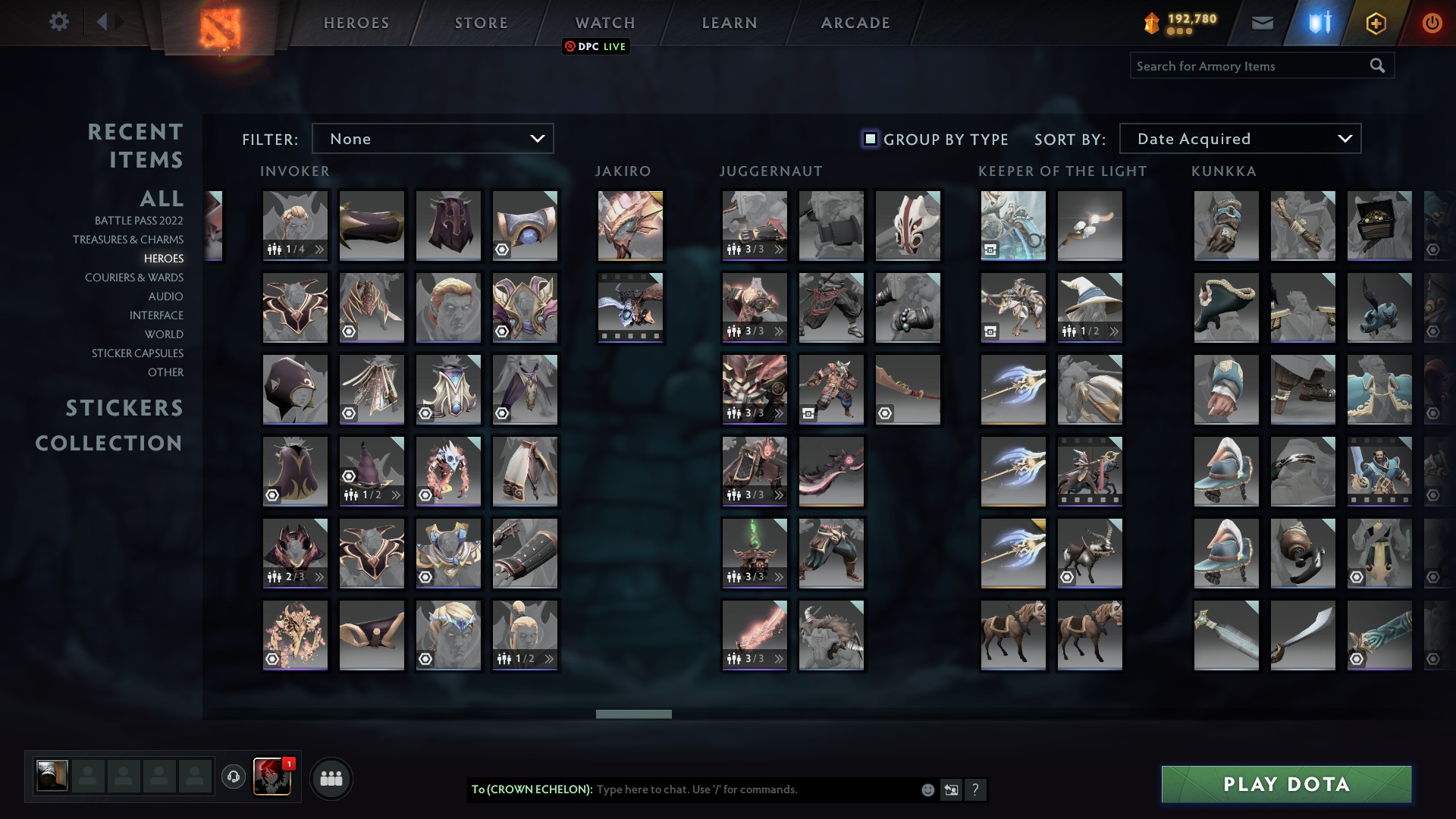This screenshot has height=819, width=1456.
Task: Switch to the ARCADE tab
Action: pyautogui.click(x=854, y=23)
